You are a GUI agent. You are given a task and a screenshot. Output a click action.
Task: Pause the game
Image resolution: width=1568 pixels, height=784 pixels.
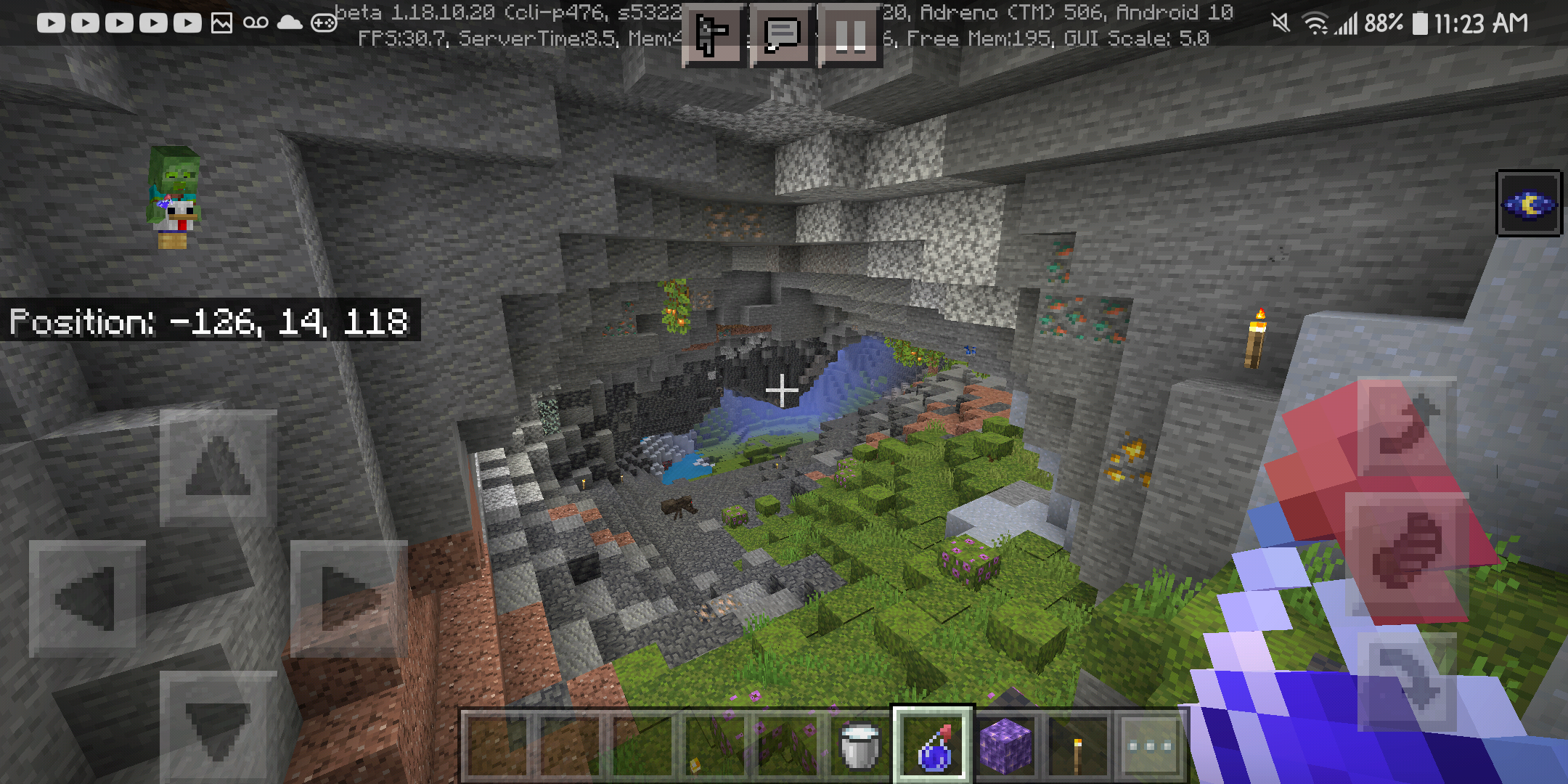click(x=850, y=35)
